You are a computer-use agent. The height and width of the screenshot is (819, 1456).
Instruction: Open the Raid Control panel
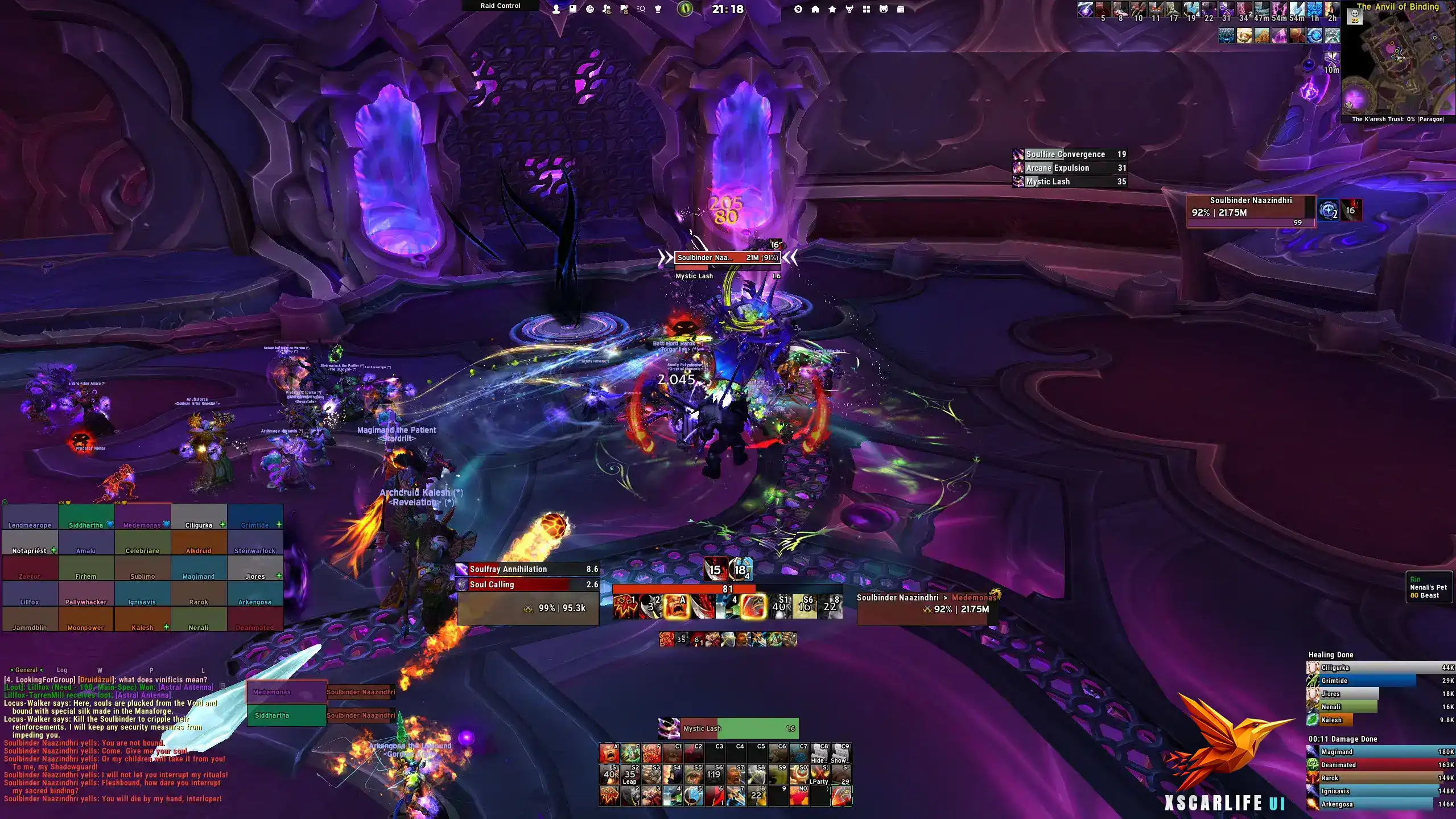[x=500, y=6]
